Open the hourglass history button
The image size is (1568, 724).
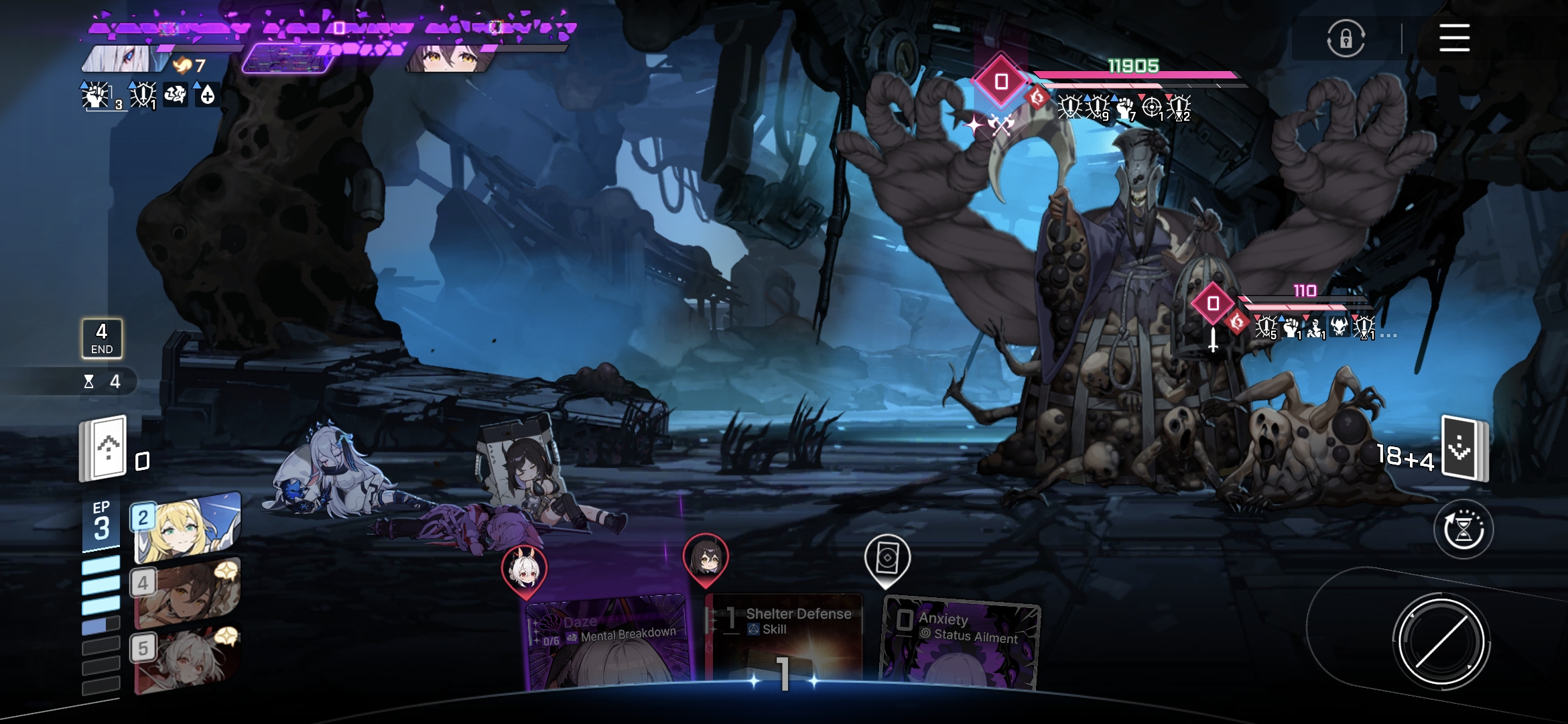1463,530
